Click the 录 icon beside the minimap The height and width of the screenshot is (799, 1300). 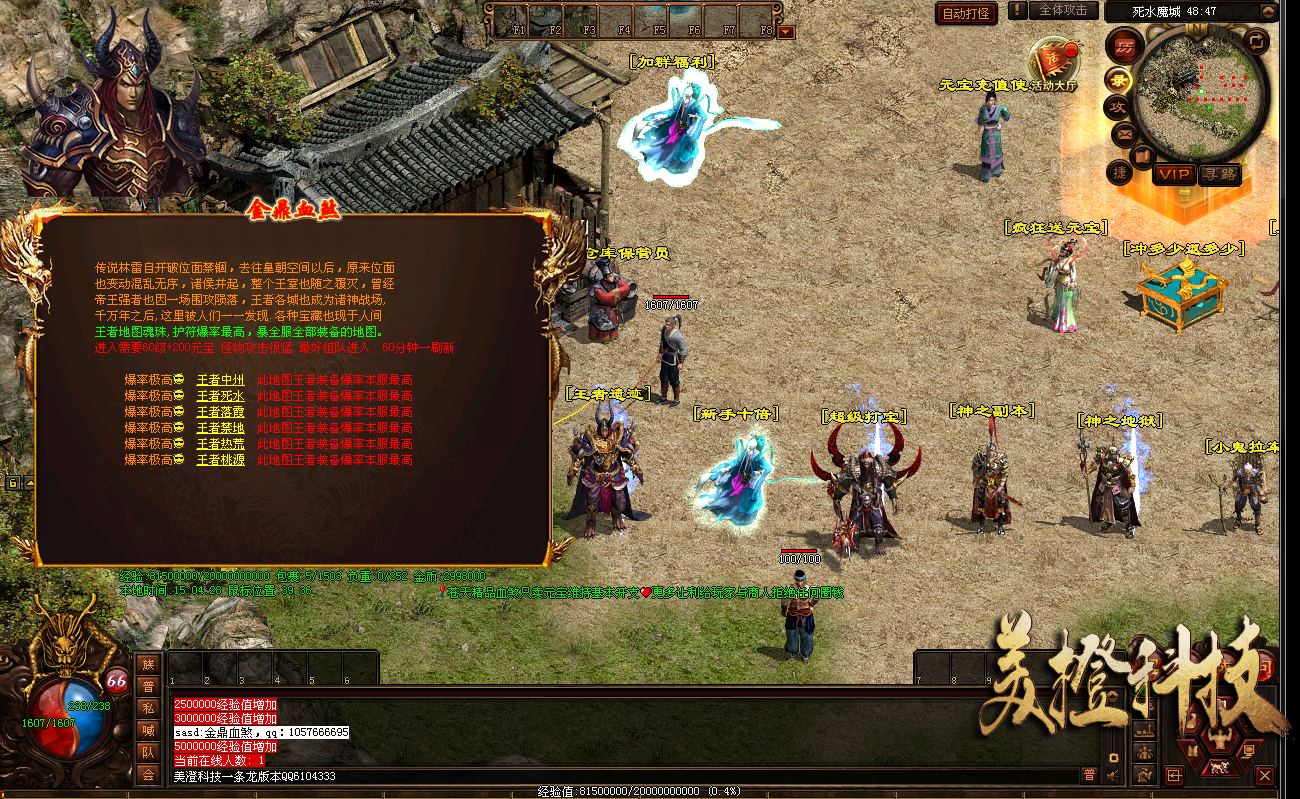[1121, 81]
